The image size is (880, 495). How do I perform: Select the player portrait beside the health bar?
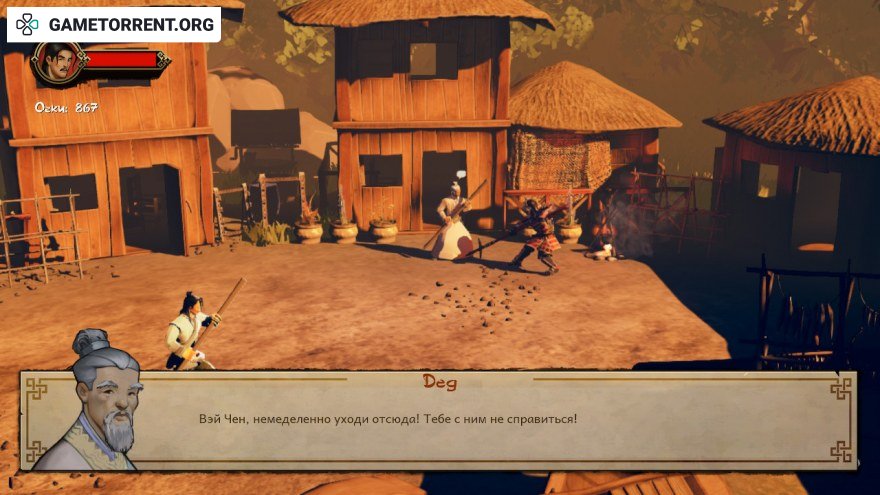coord(56,64)
